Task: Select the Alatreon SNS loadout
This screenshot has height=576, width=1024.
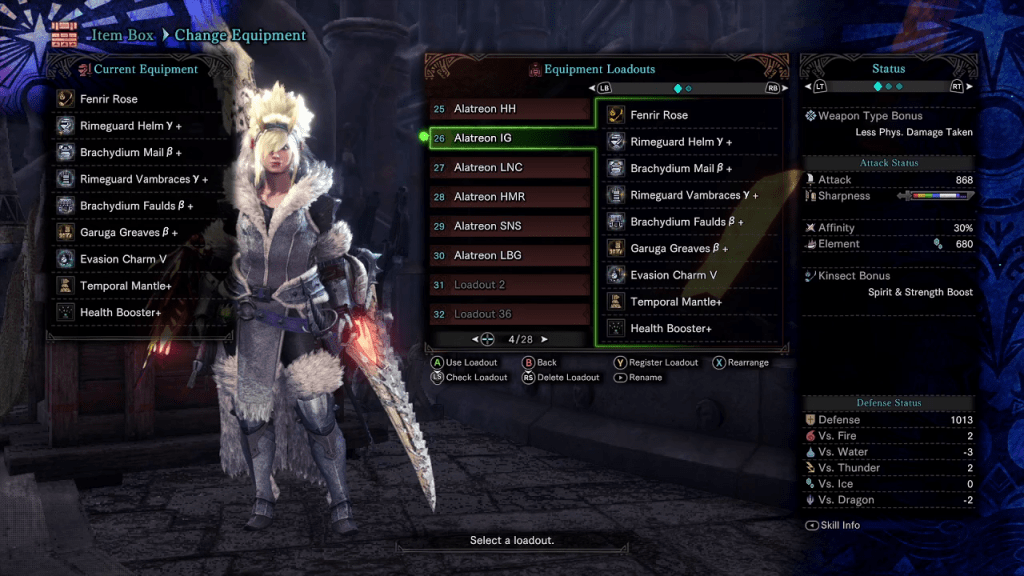Action: (x=510, y=226)
